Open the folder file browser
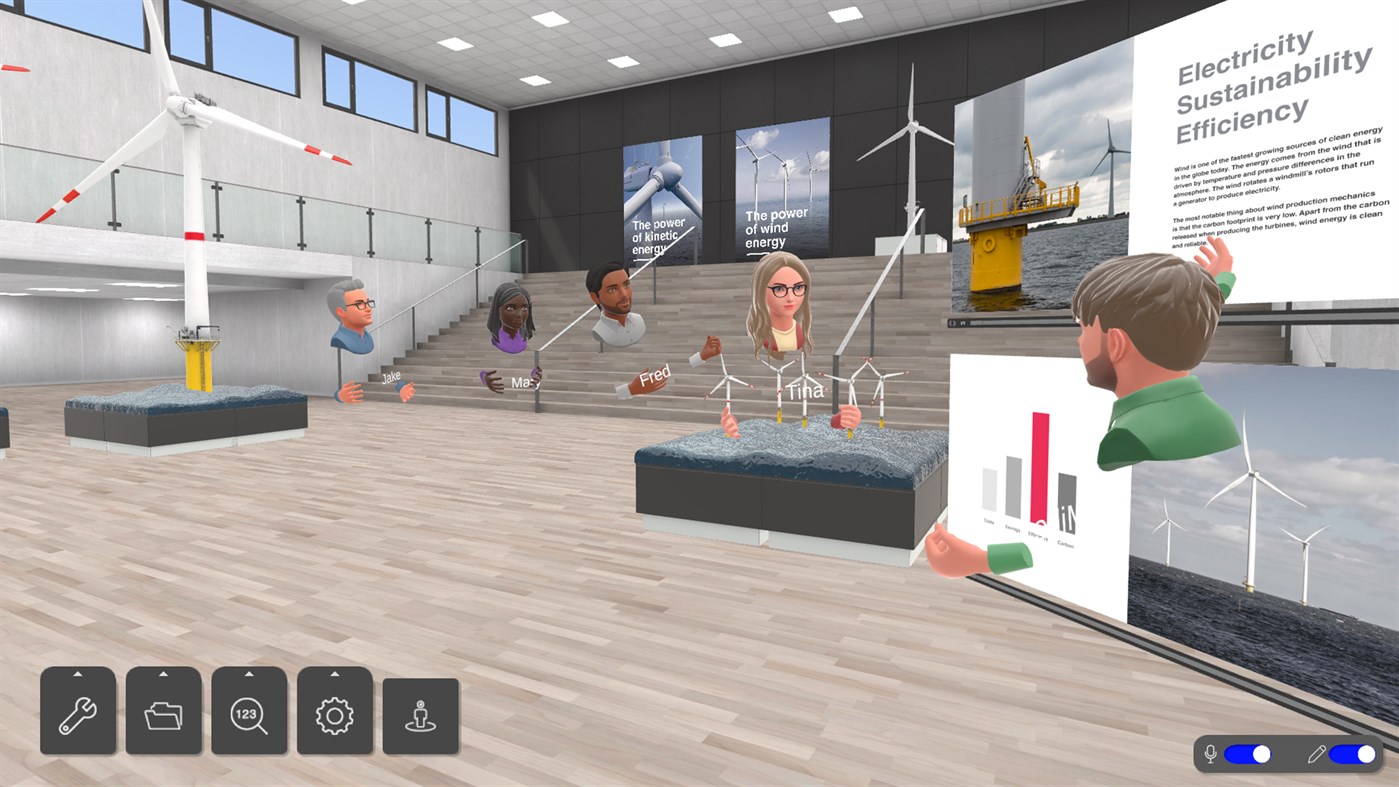The width and height of the screenshot is (1399, 787). tap(164, 713)
